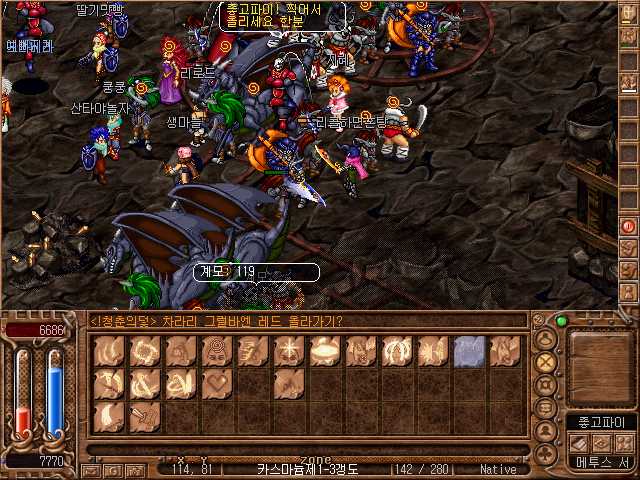Viewport: 640px width, 480px height.
Task: Activate the spiral target skill icon
Action: click(215, 351)
